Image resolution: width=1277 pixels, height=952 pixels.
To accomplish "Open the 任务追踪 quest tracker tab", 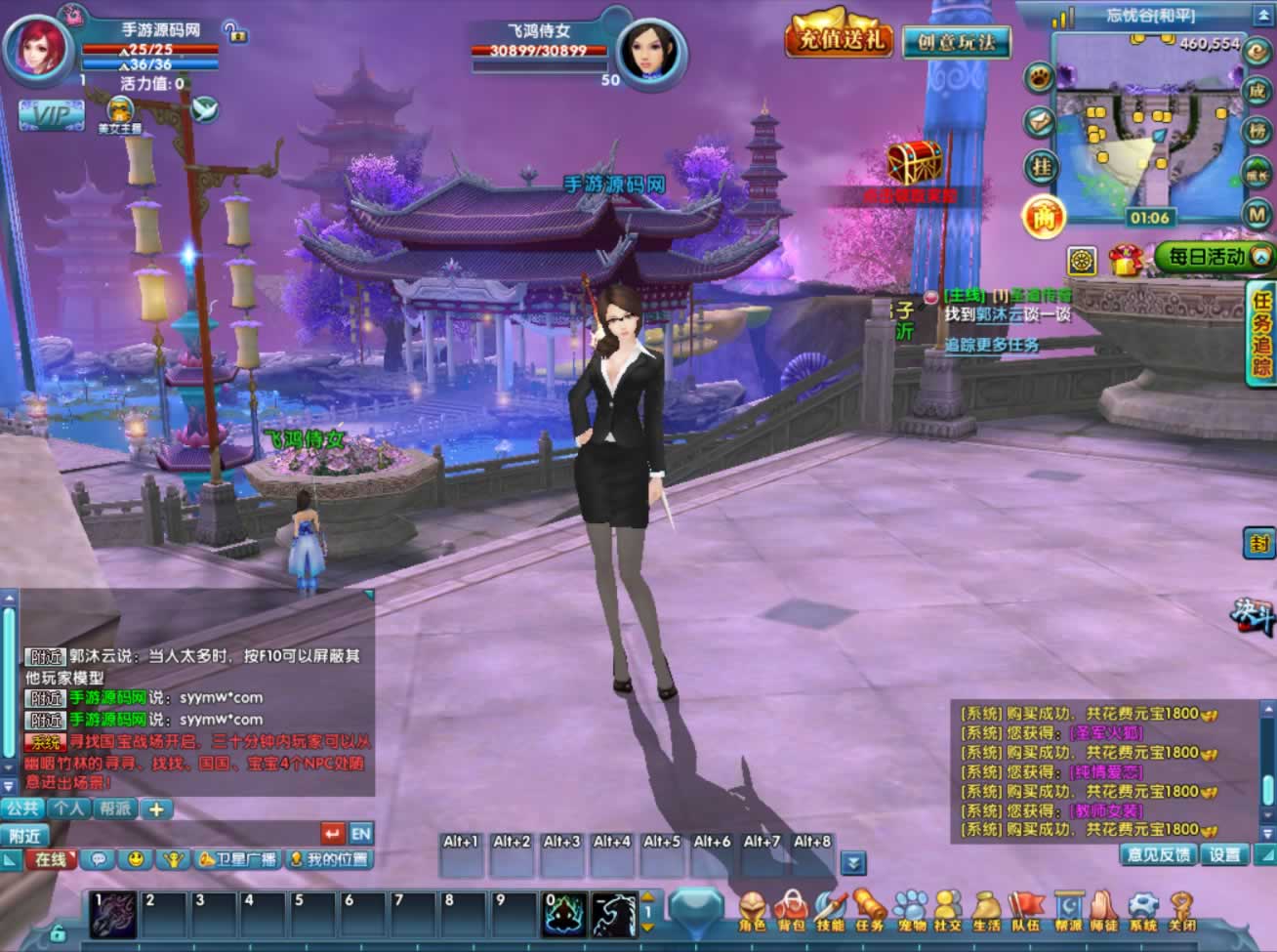I will tap(1261, 334).
